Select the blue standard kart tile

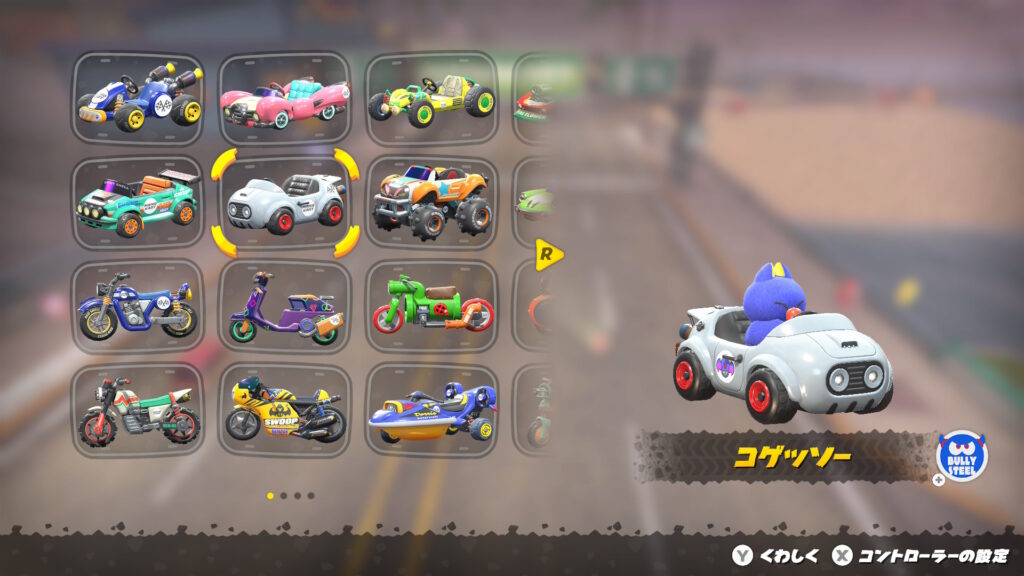coord(138,98)
